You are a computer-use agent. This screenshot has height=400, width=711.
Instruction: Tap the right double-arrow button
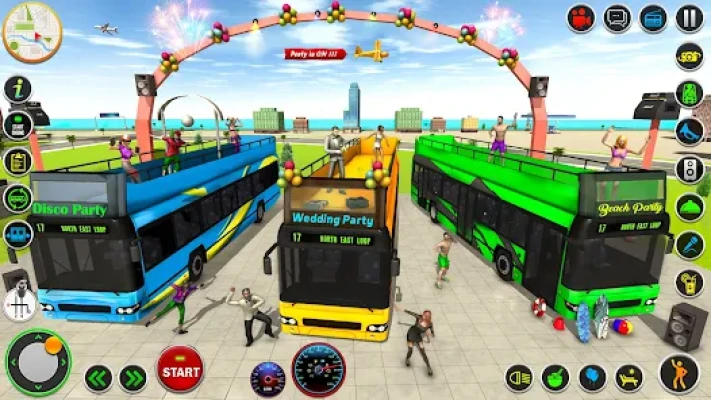[x=133, y=377]
